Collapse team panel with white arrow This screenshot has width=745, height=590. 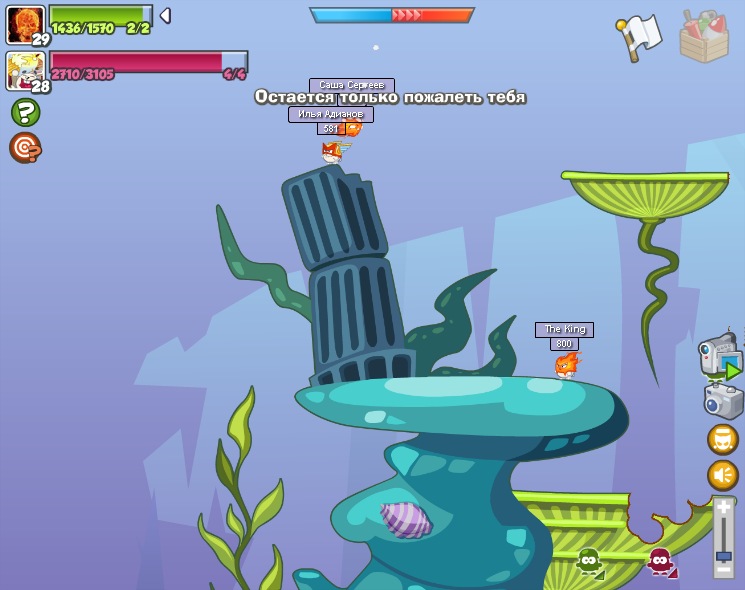165,16
